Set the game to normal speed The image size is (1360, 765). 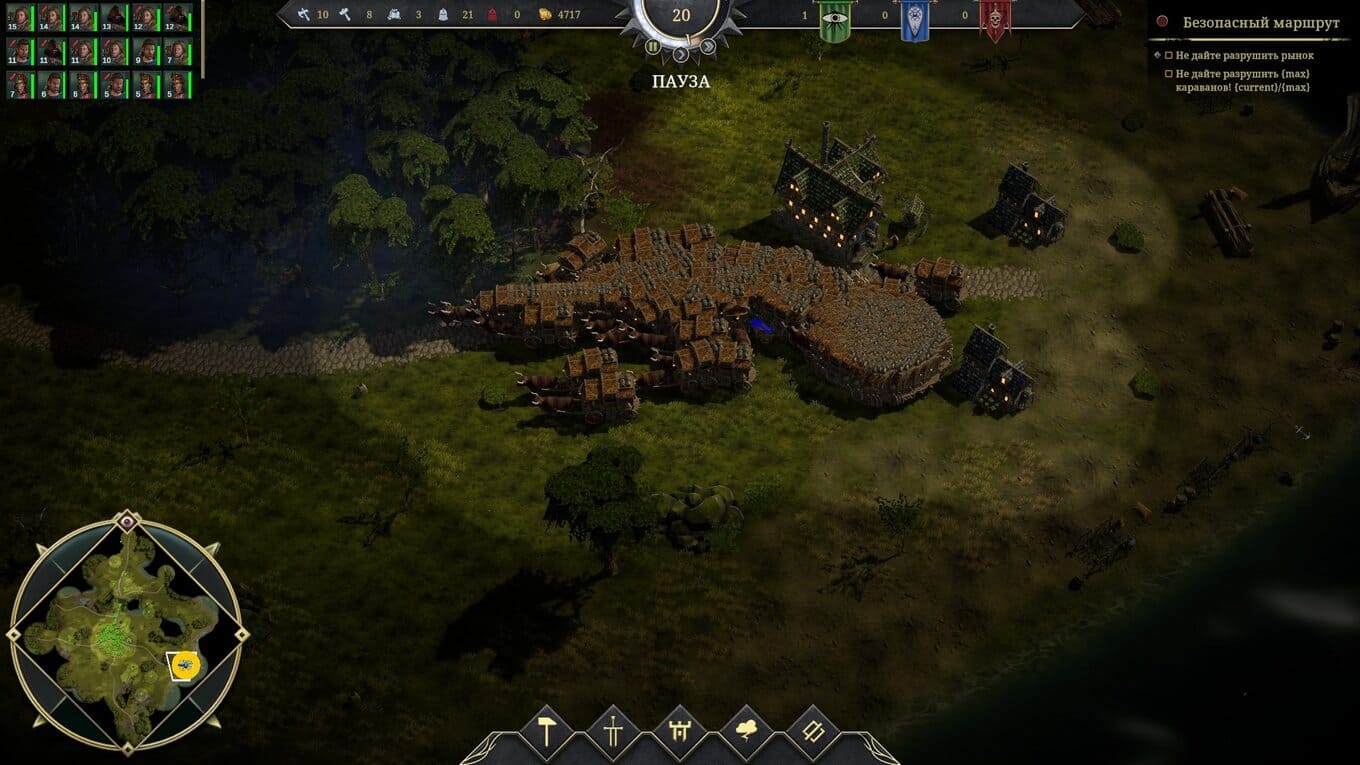pyautogui.click(x=681, y=53)
